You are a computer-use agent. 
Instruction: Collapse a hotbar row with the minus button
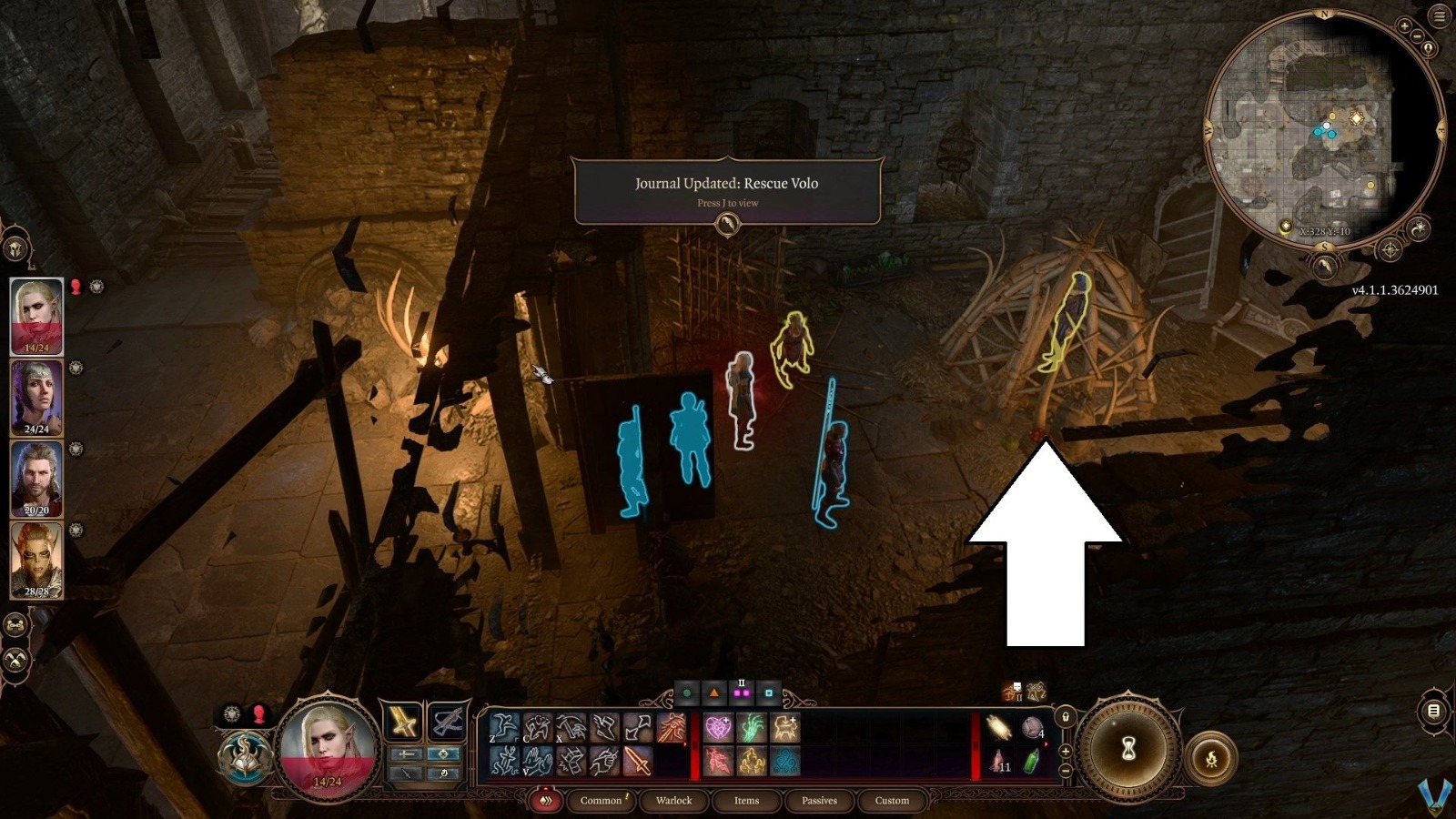click(1066, 771)
